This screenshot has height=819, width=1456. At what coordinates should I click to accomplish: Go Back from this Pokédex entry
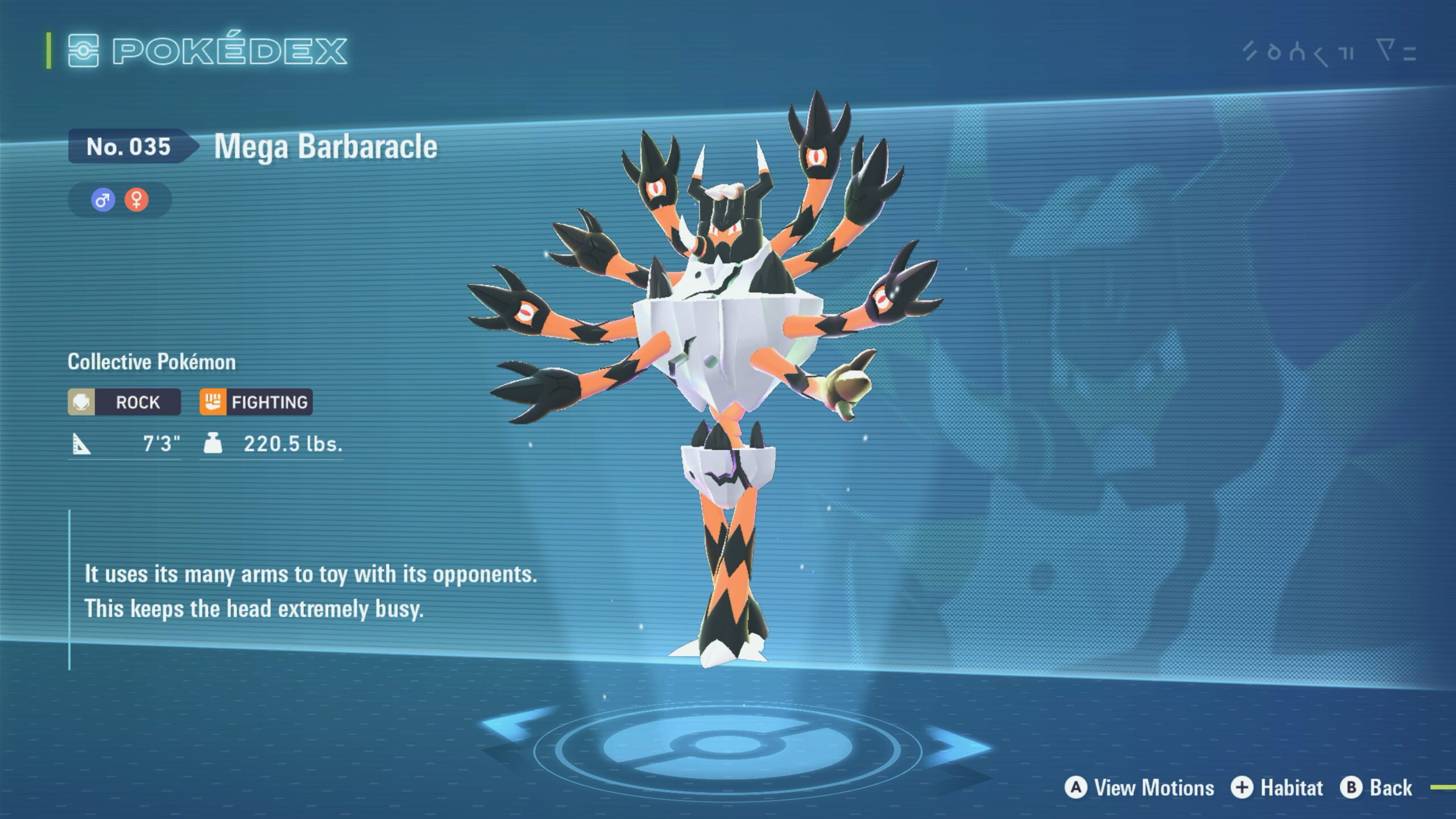tap(1376, 788)
